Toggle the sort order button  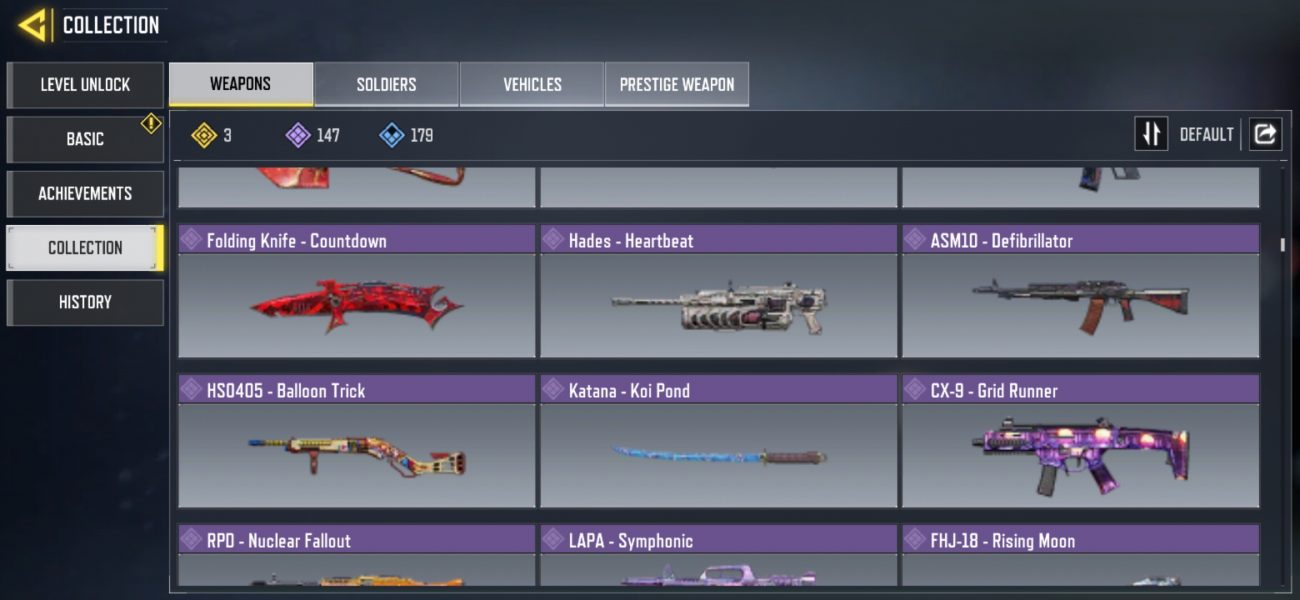pyautogui.click(x=1151, y=134)
